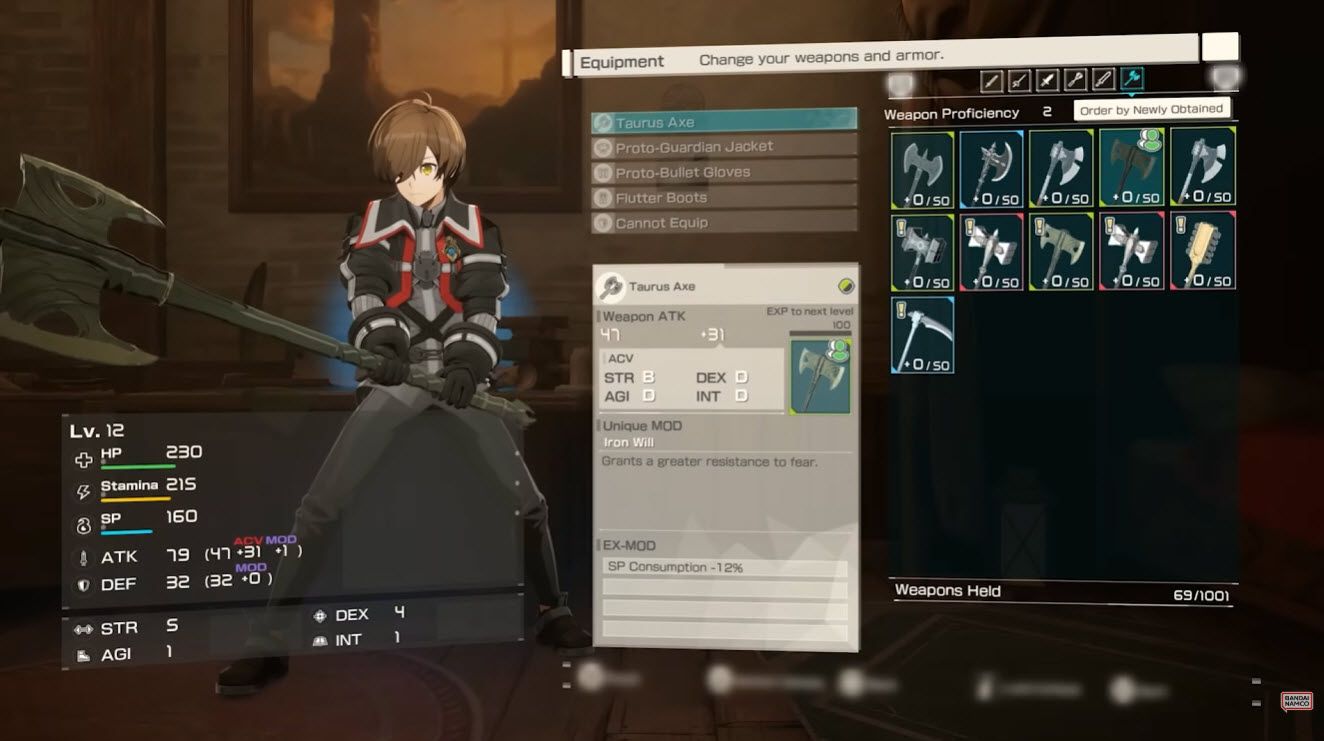Screen dimensions: 1324x741
Task: Select the blue-bordered crescent battle axe
Action: (991, 168)
